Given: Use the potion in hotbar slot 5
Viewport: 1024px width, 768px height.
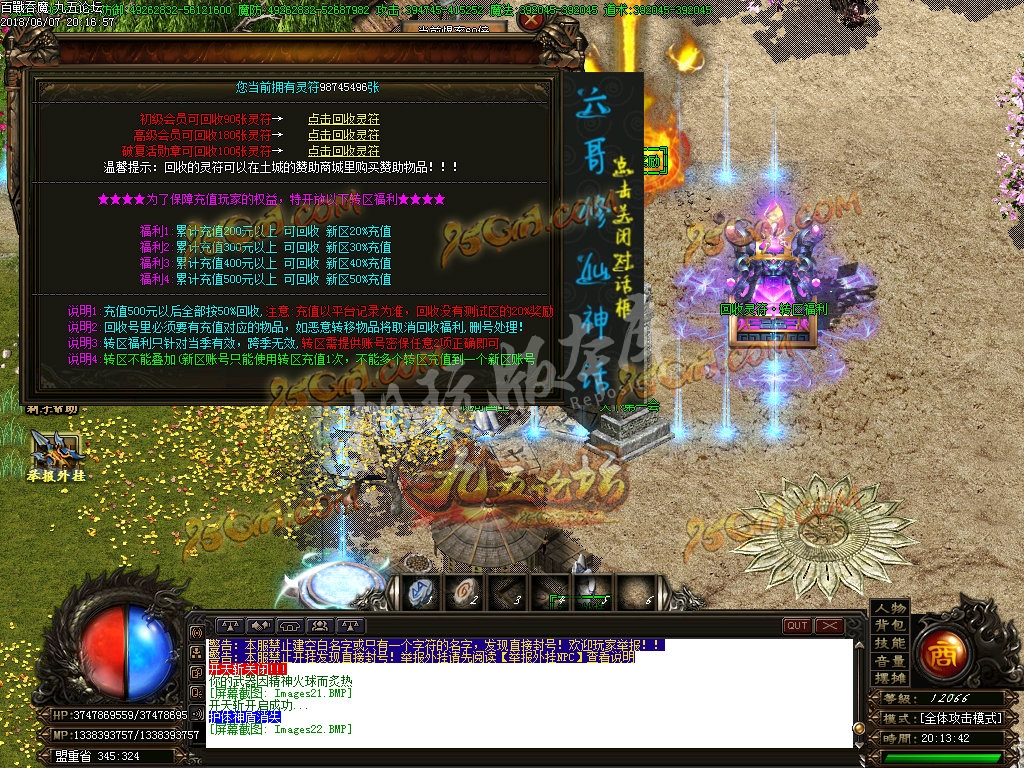Looking at the screenshot, I should pyautogui.click(x=590, y=593).
